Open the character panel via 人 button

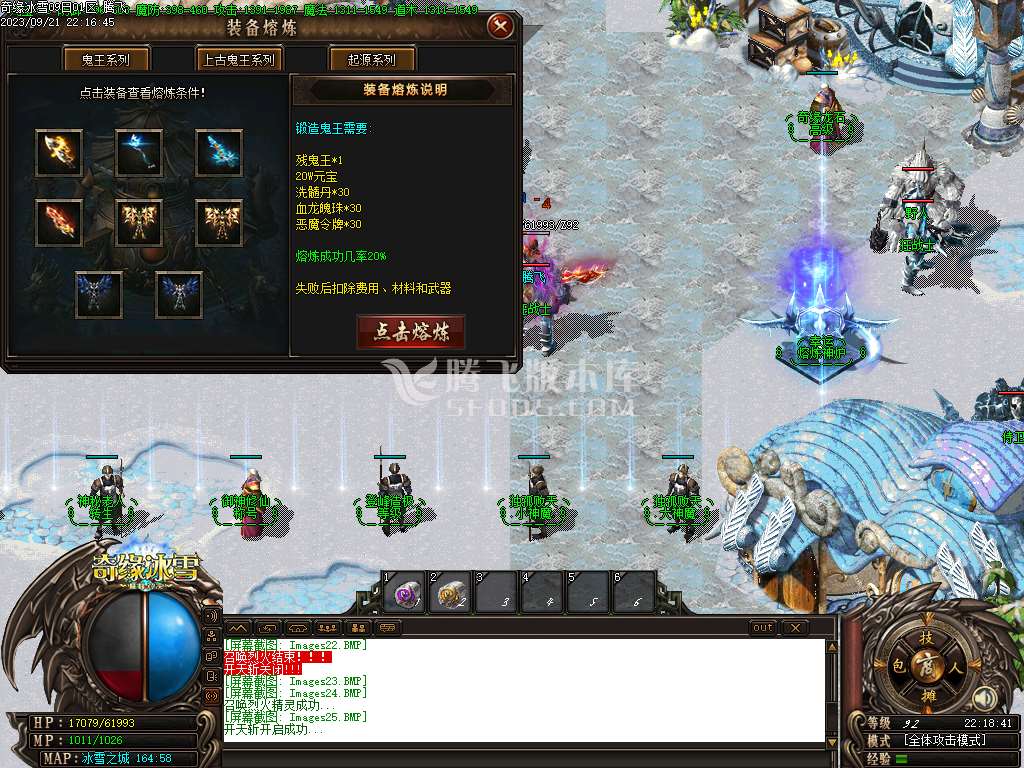(x=956, y=665)
